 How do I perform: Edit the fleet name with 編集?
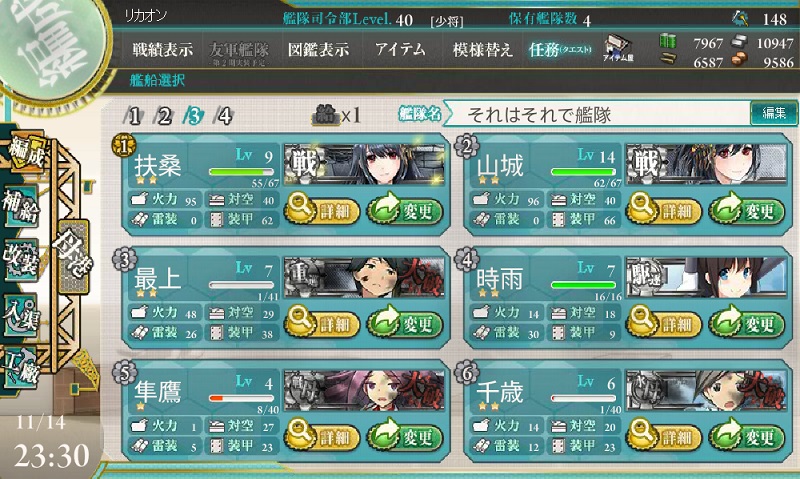click(773, 114)
